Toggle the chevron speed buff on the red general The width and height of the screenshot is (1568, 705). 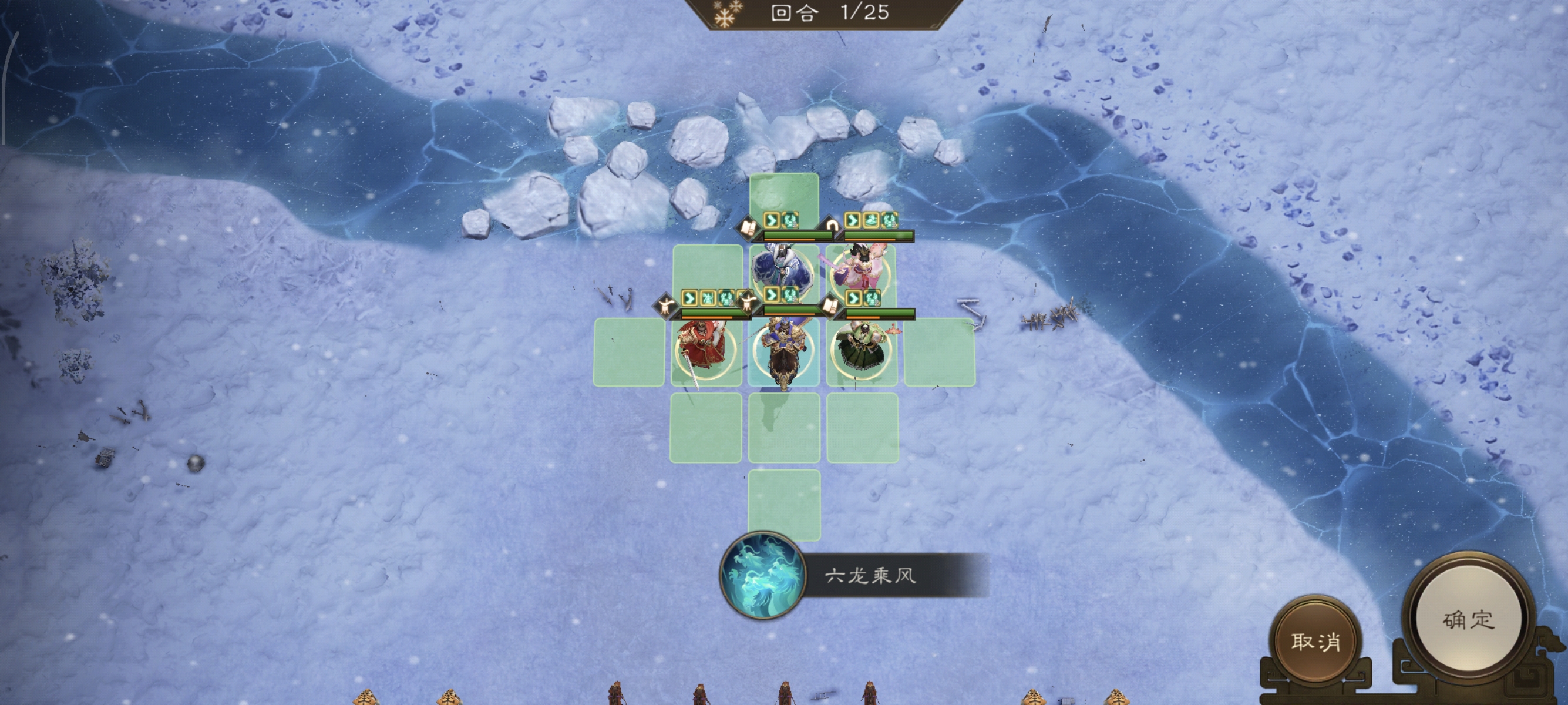[689, 298]
